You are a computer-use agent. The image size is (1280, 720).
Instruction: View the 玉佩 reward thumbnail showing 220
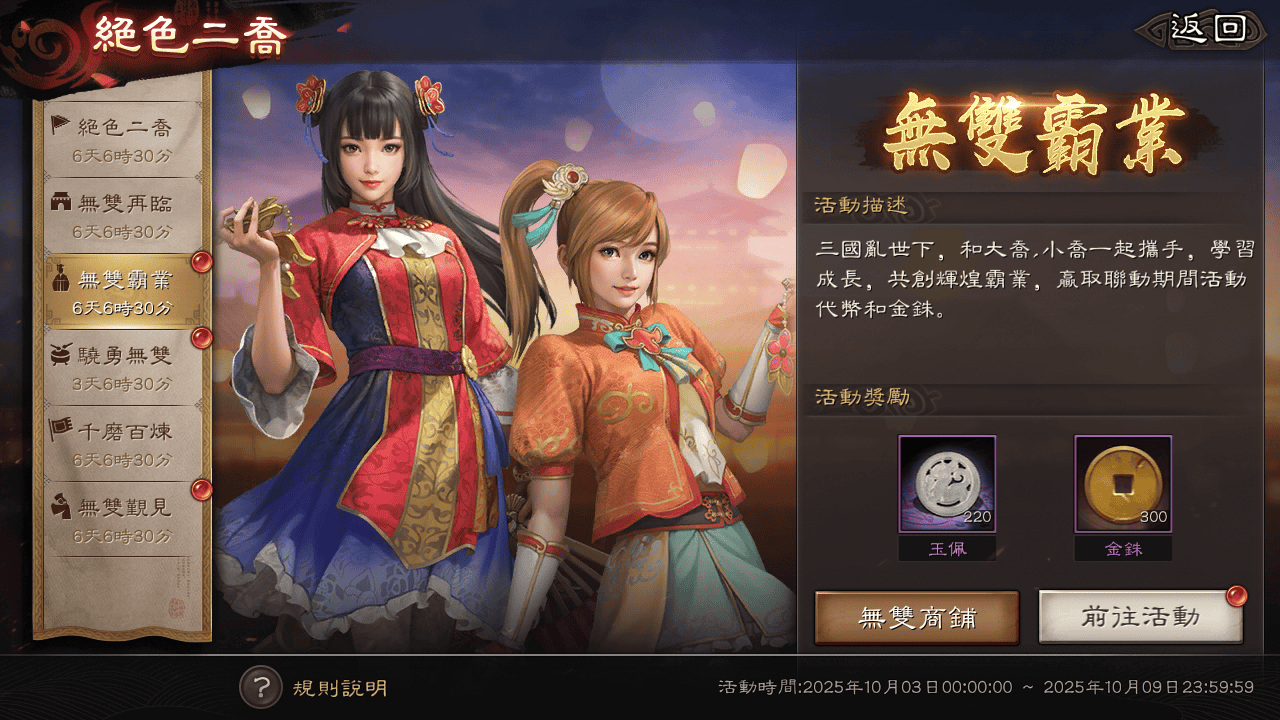(x=948, y=484)
